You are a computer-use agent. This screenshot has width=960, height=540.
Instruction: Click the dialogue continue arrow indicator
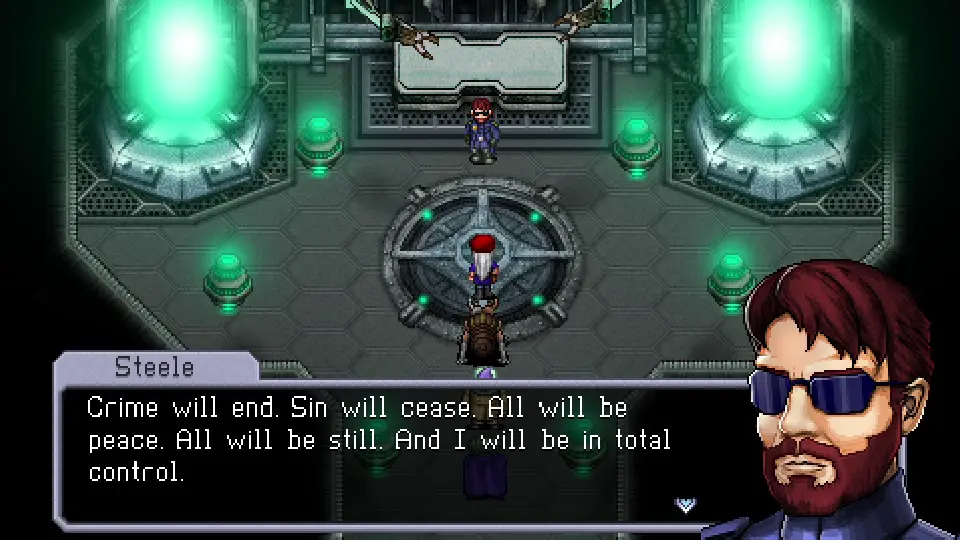click(685, 504)
